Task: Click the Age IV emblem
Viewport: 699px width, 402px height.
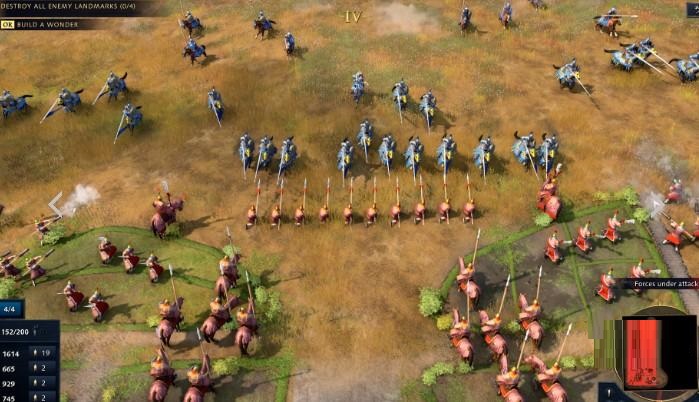Action: 352,17
